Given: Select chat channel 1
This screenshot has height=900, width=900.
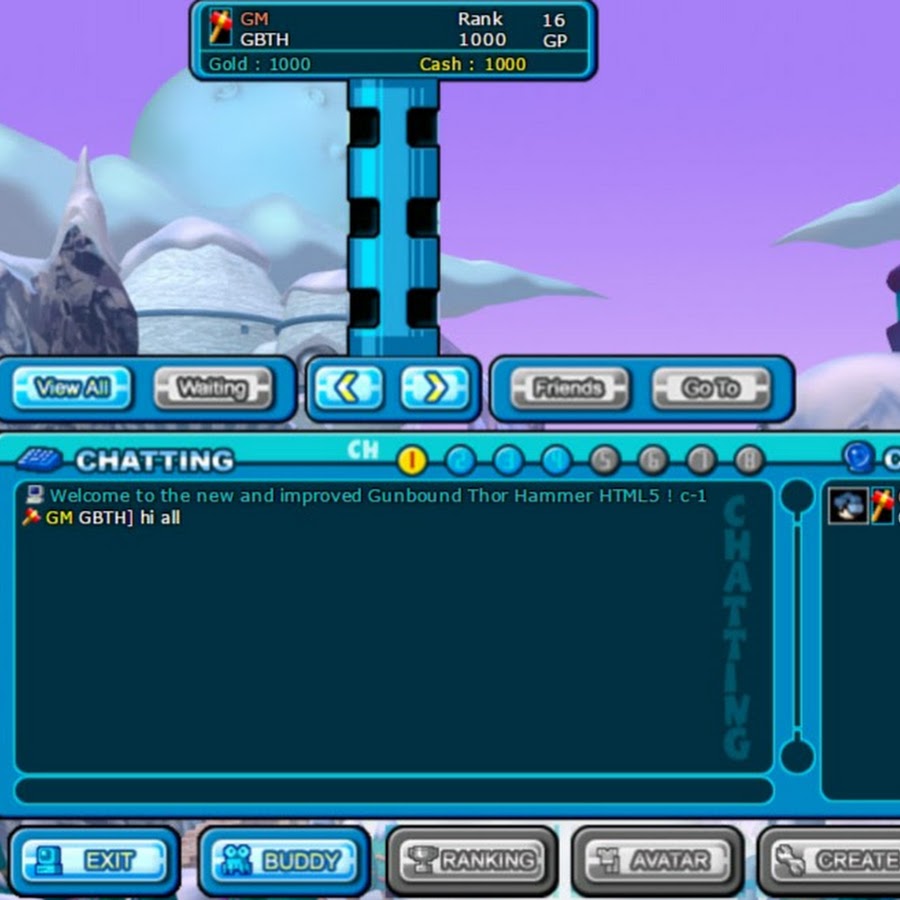Looking at the screenshot, I should click(412, 460).
